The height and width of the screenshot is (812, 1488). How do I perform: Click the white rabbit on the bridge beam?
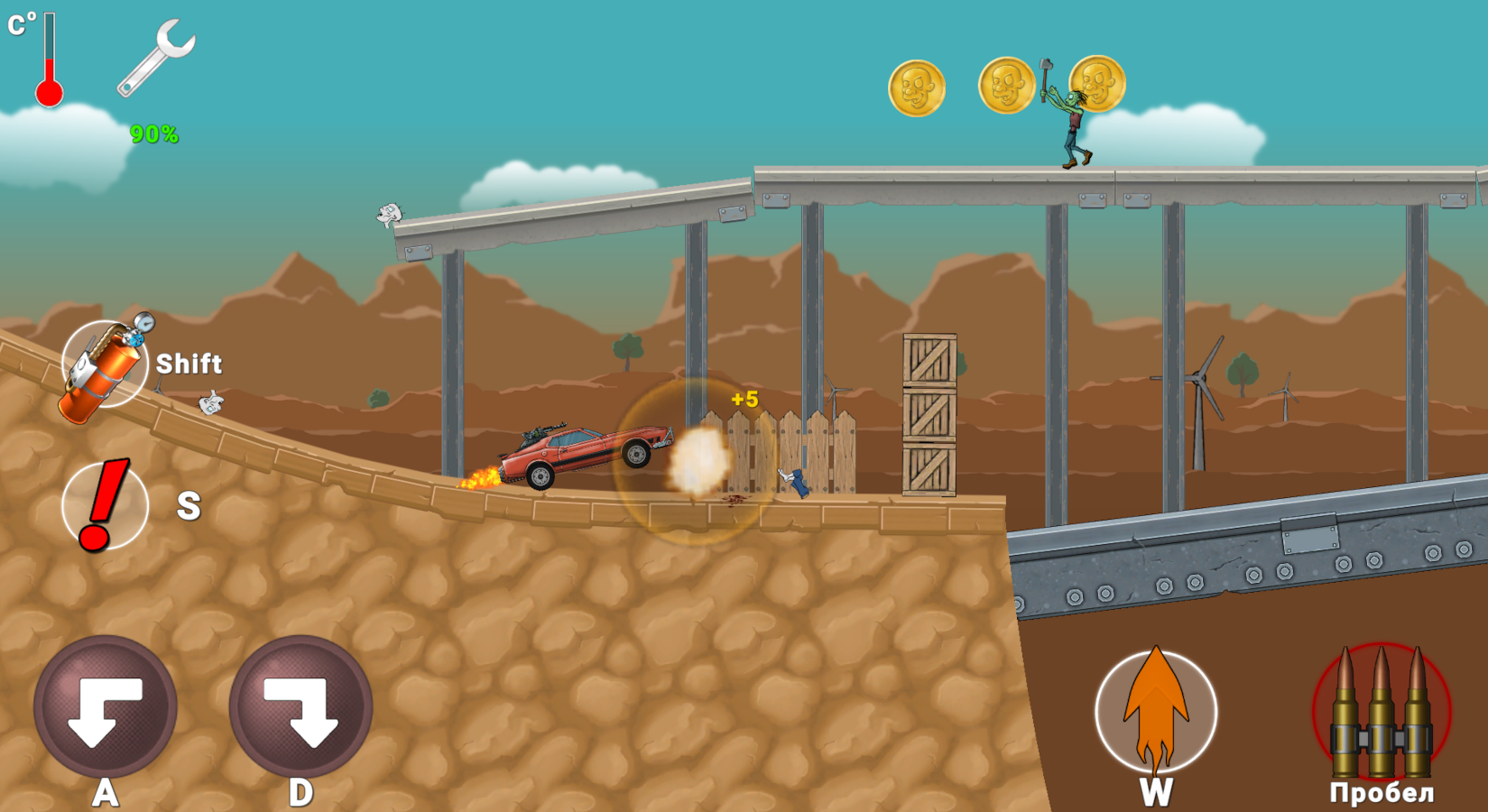[x=388, y=214]
